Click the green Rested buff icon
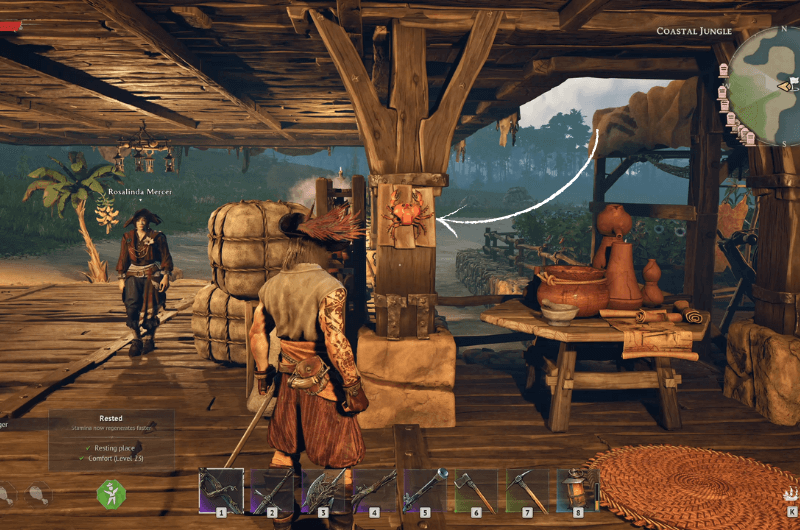 tap(110, 493)
